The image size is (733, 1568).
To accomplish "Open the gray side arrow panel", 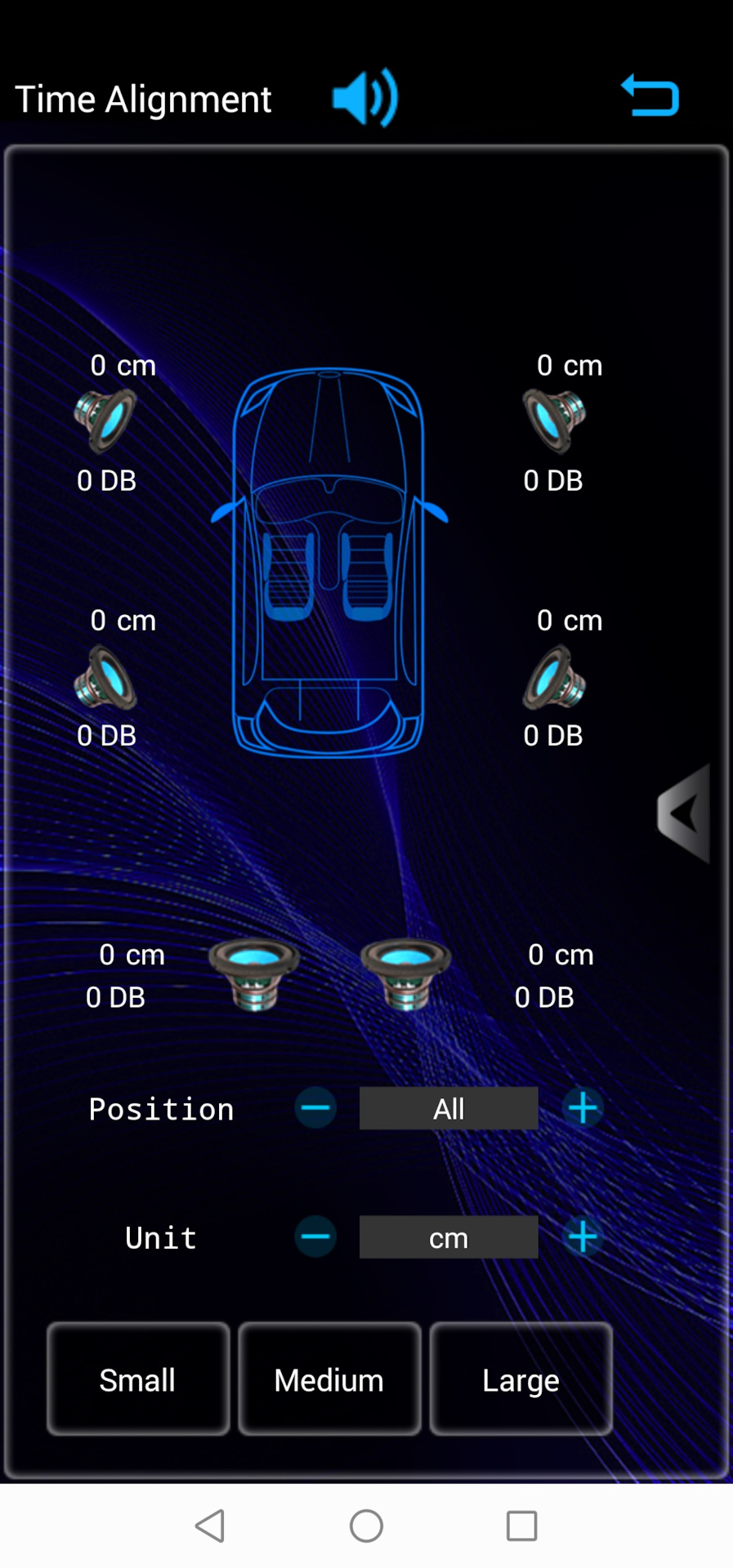I will click(x=684, y=813).
